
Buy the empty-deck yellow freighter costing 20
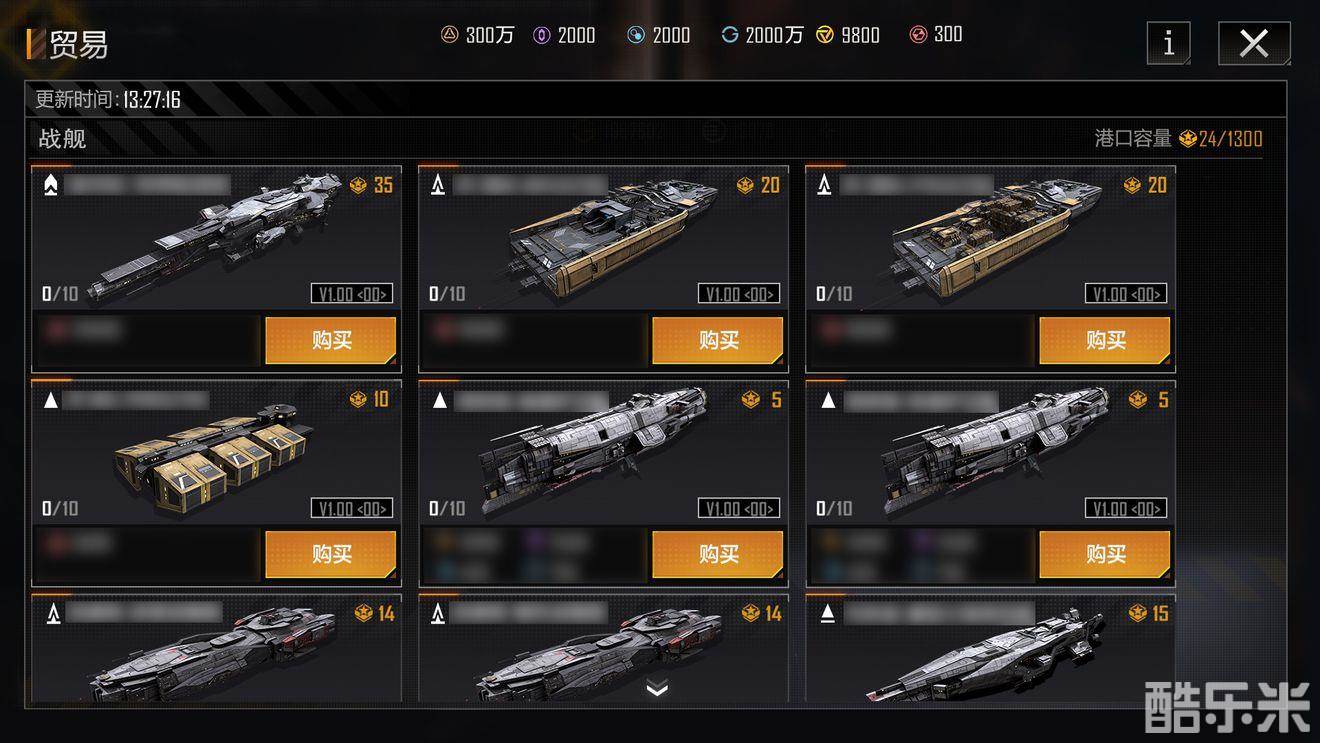(717, 340)
